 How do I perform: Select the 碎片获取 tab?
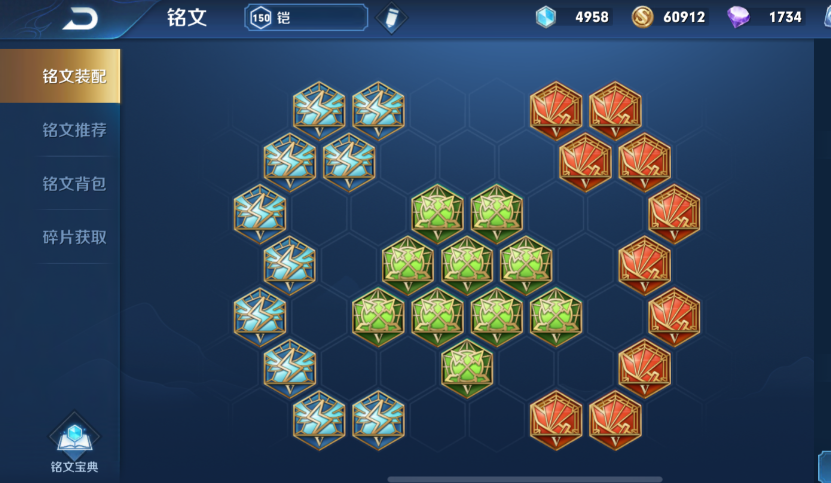tap(73, 237)
